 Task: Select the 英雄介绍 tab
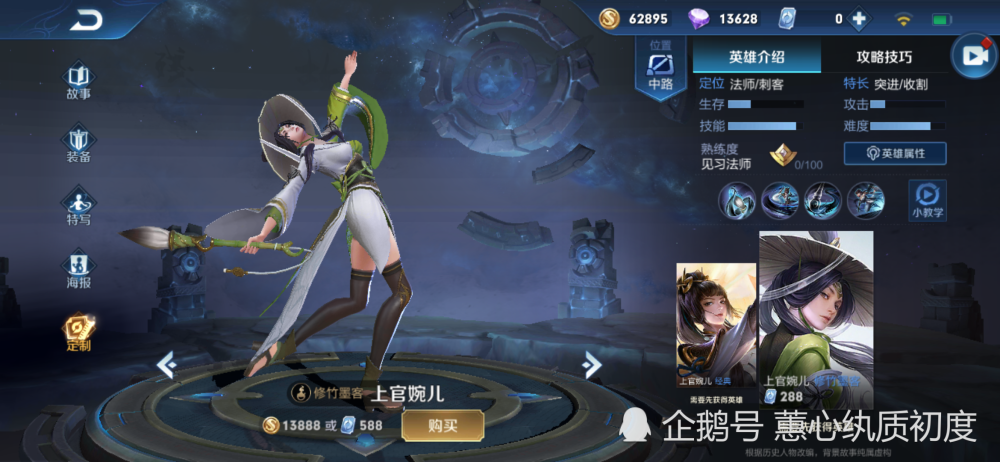pyautogui.click(x=757, y=57)
